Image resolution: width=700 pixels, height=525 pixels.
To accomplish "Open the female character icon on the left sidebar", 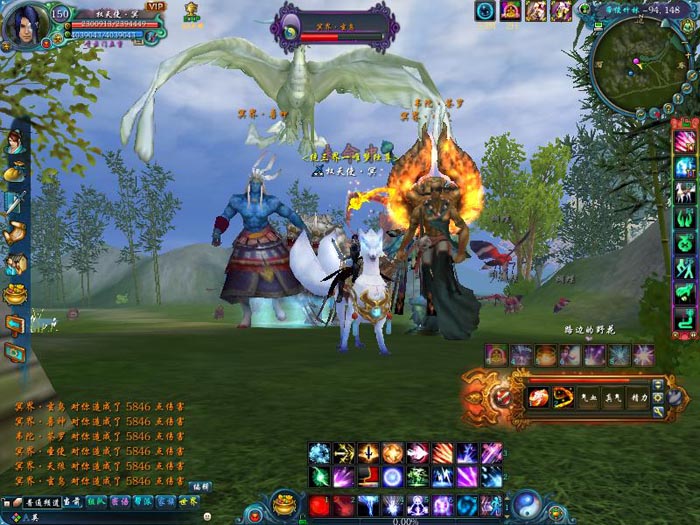I will pyautogui.click(x=14, y=142).
